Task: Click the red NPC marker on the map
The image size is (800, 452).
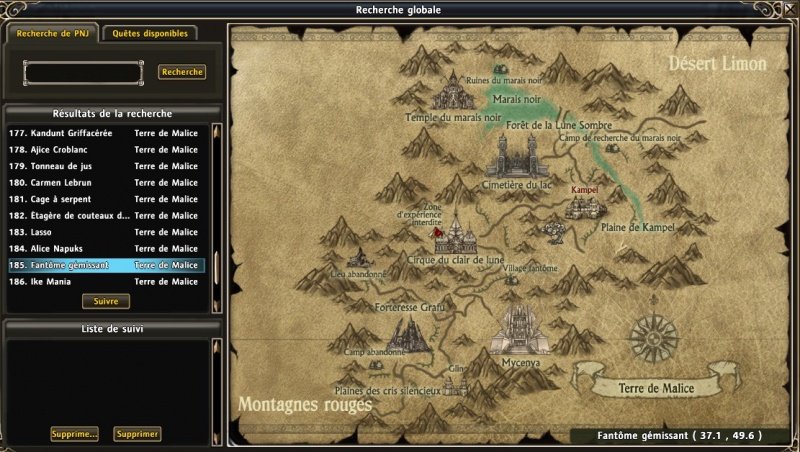Action: pyautogui.click(x=438, y=230)
